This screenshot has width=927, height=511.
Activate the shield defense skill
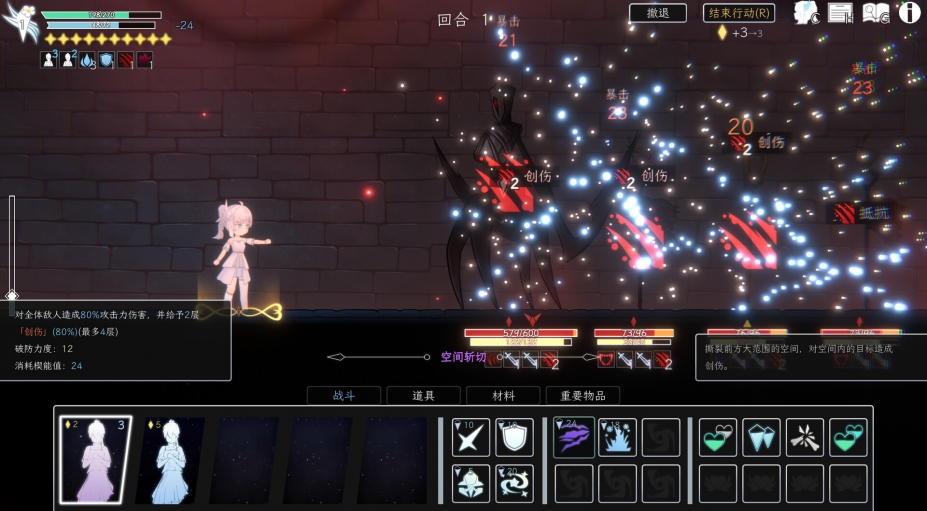514,438
